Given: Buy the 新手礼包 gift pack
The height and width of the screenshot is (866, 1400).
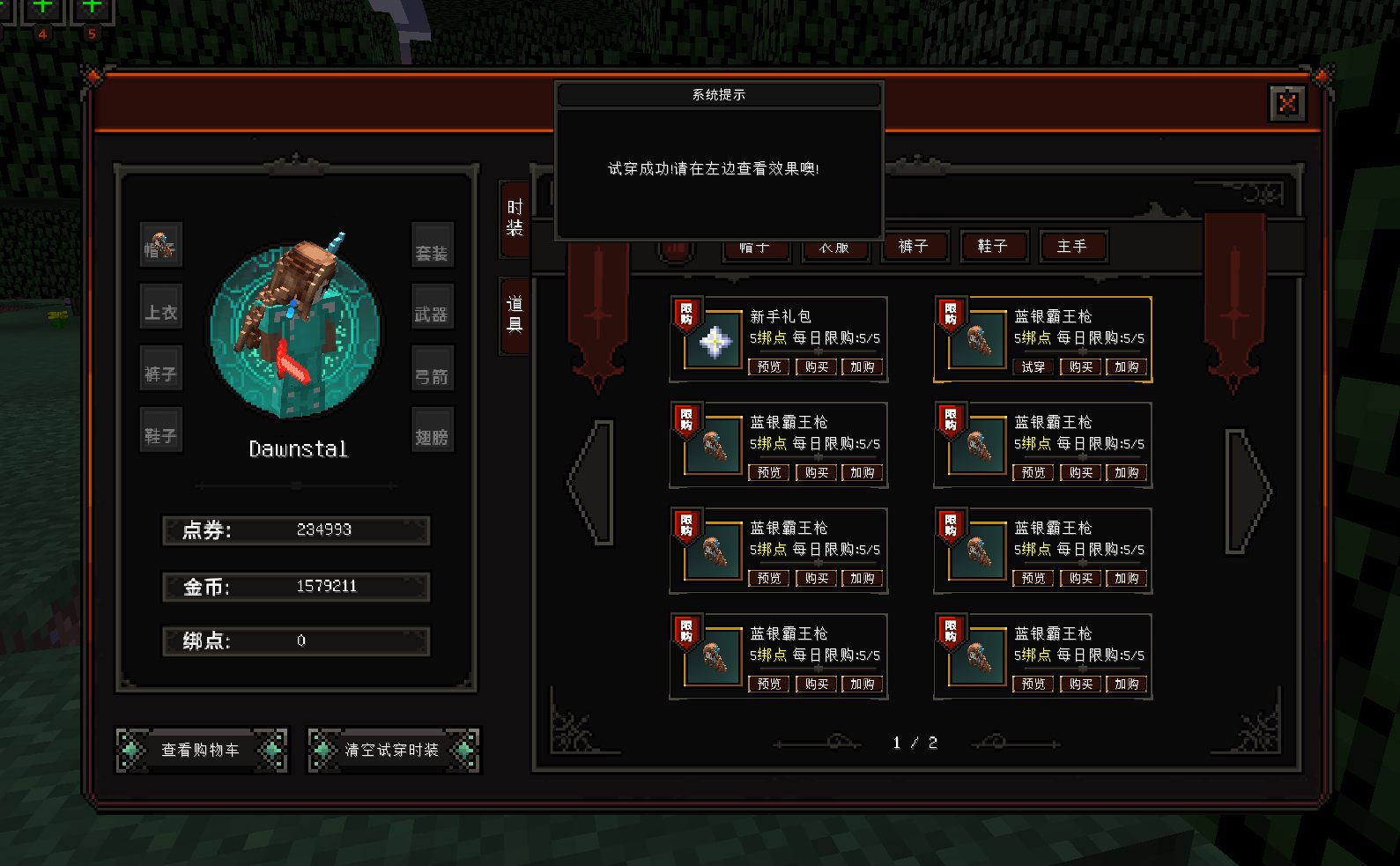Looking at the screenshot, I should tap(817, 367).
